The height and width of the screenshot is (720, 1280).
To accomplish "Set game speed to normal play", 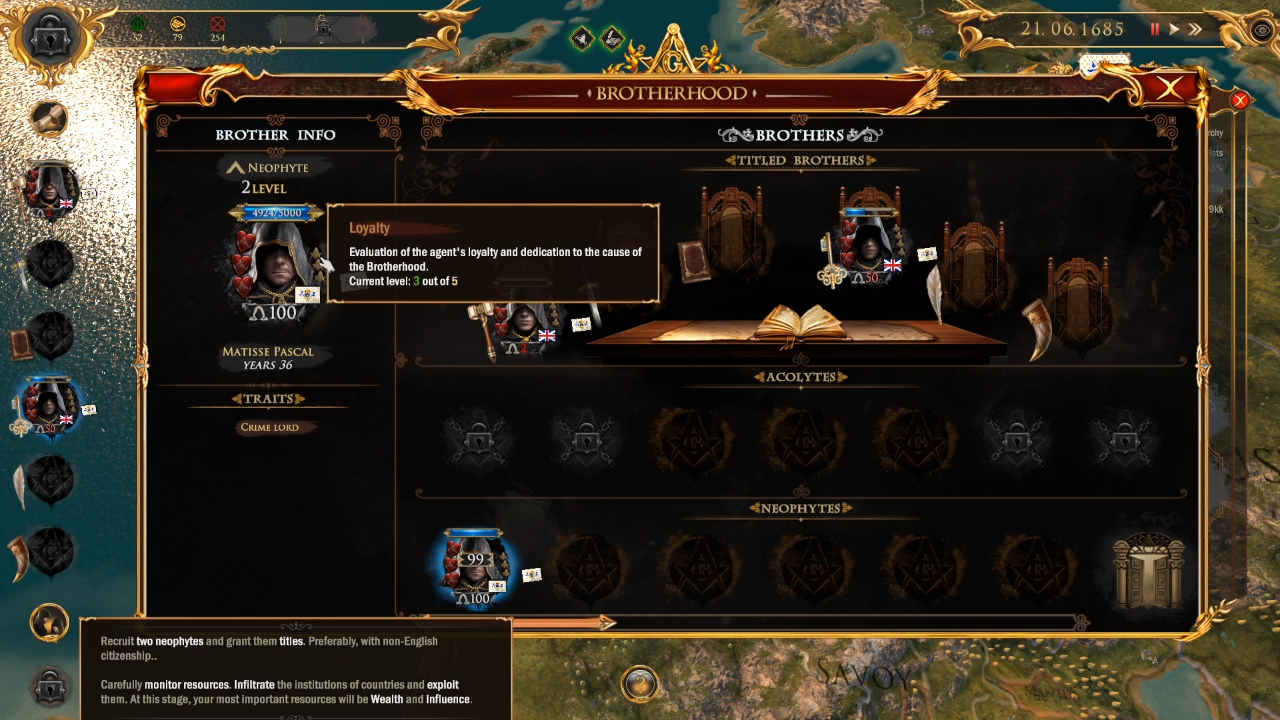I will pyautogui.click(x=1174, y=29).
